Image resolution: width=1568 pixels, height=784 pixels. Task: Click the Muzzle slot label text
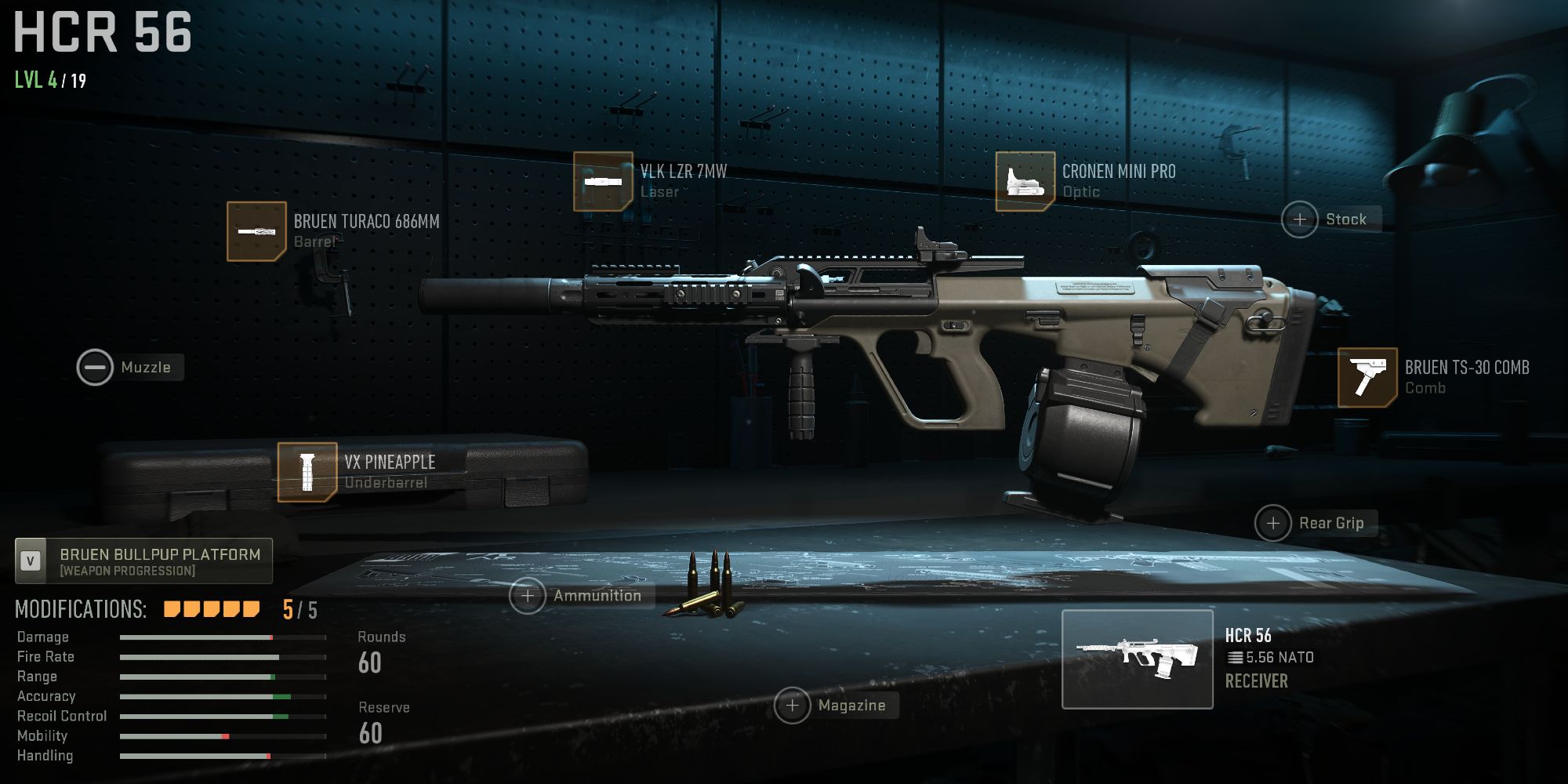pyautogui.click(x=145, y=367)
